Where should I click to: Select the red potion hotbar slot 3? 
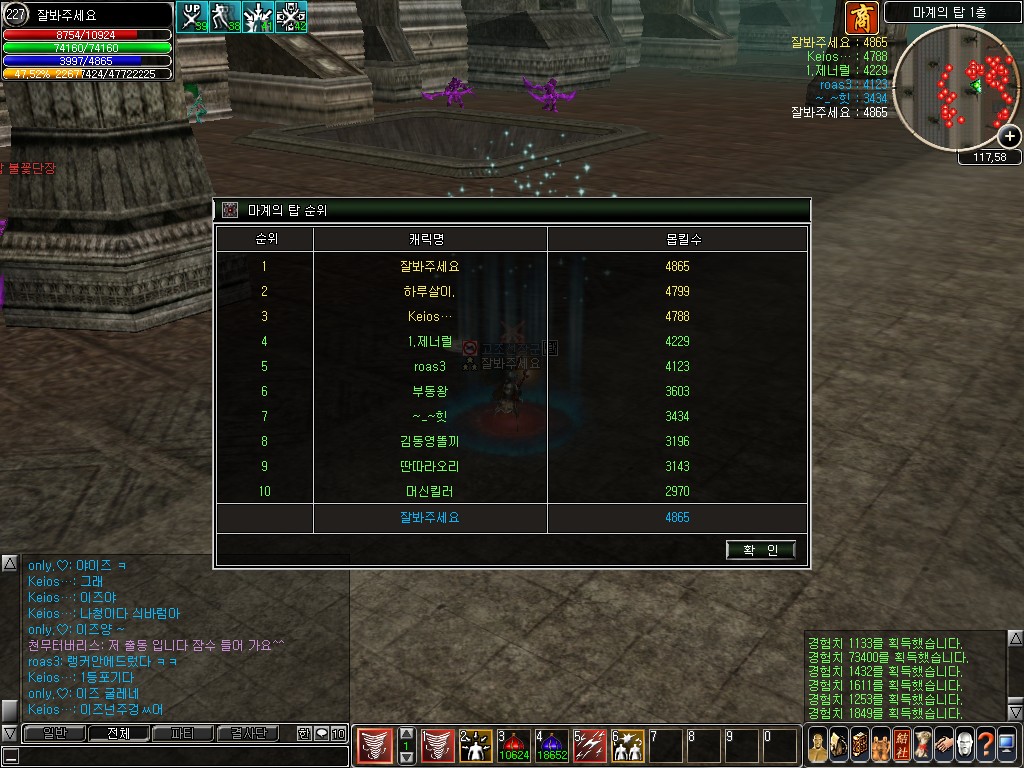point(514,746)
